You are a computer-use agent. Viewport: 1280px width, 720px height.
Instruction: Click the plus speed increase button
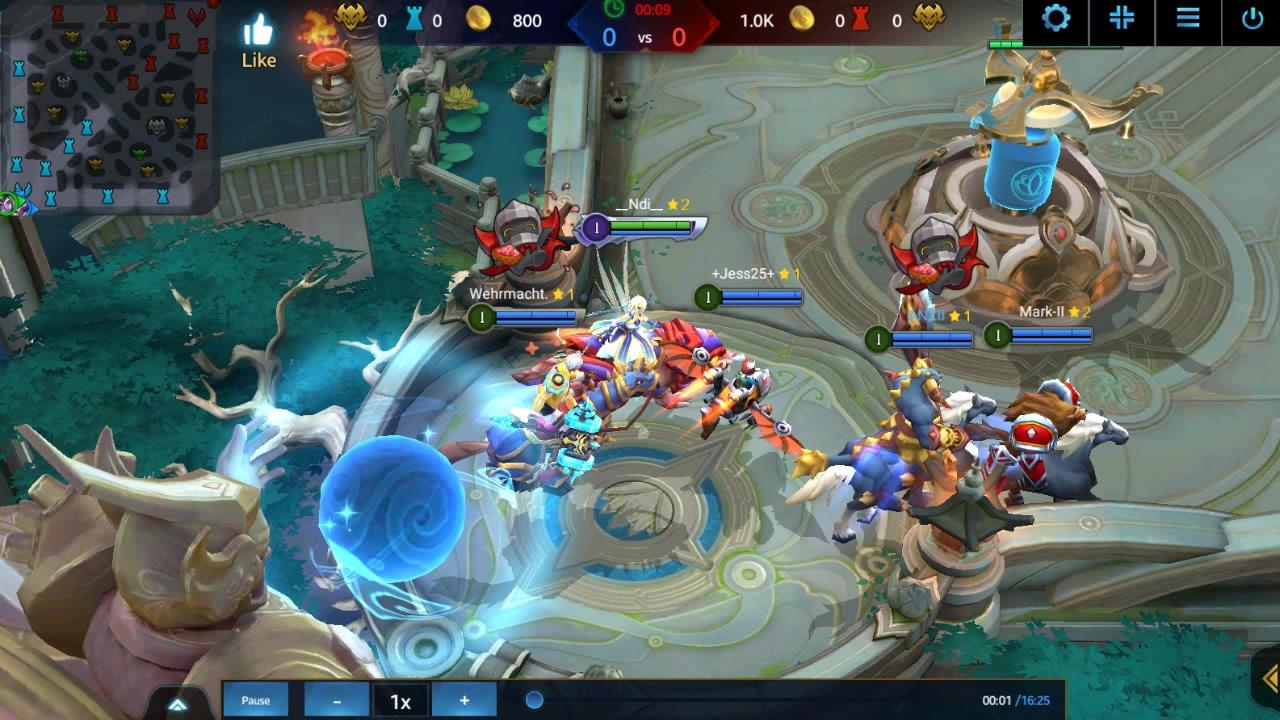[463, 700]
